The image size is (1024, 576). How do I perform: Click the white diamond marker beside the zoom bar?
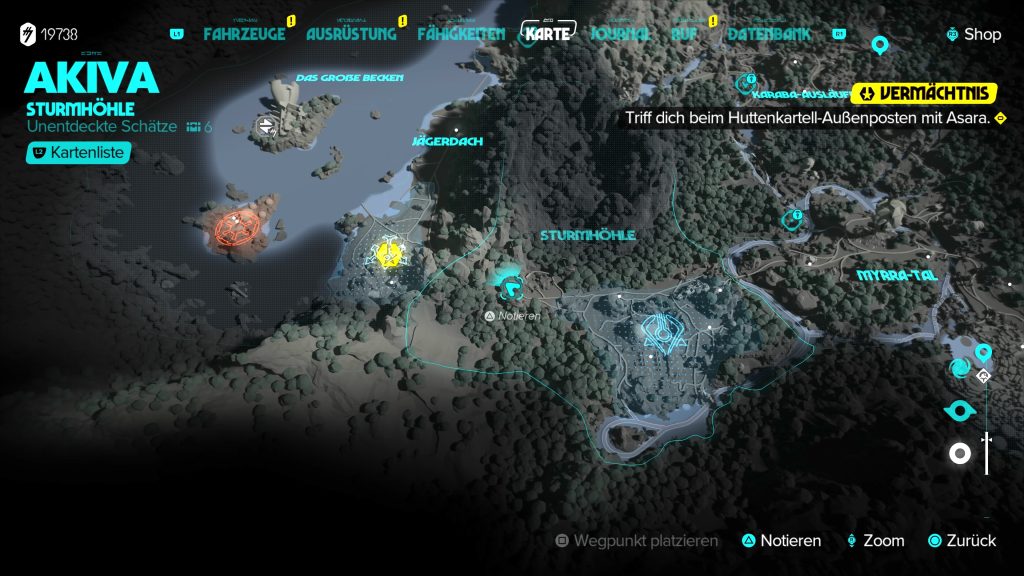tap(984, 376)
